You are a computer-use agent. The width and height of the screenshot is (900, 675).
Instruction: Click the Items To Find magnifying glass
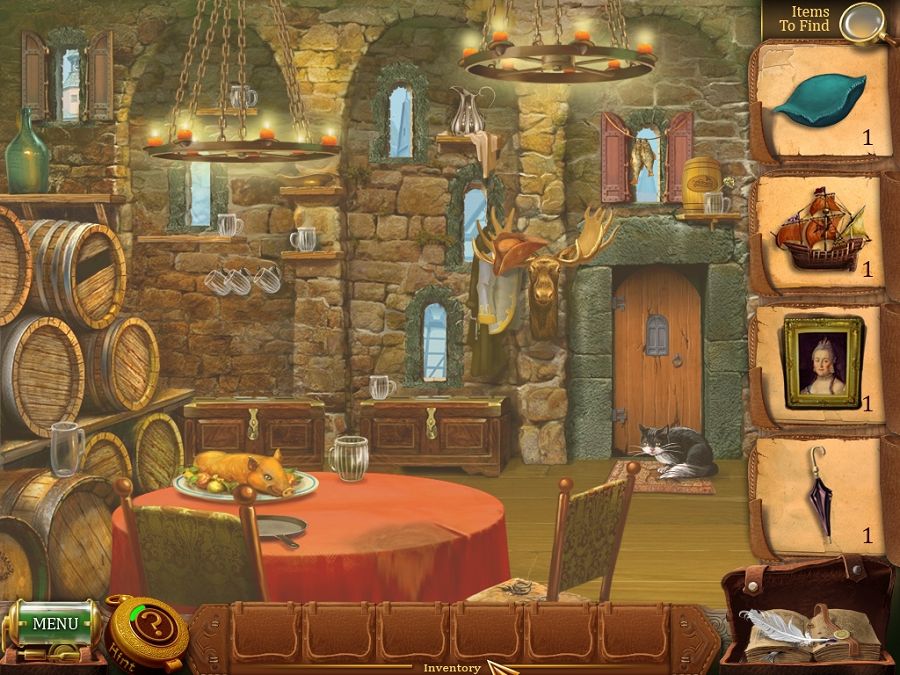(858, 22)
